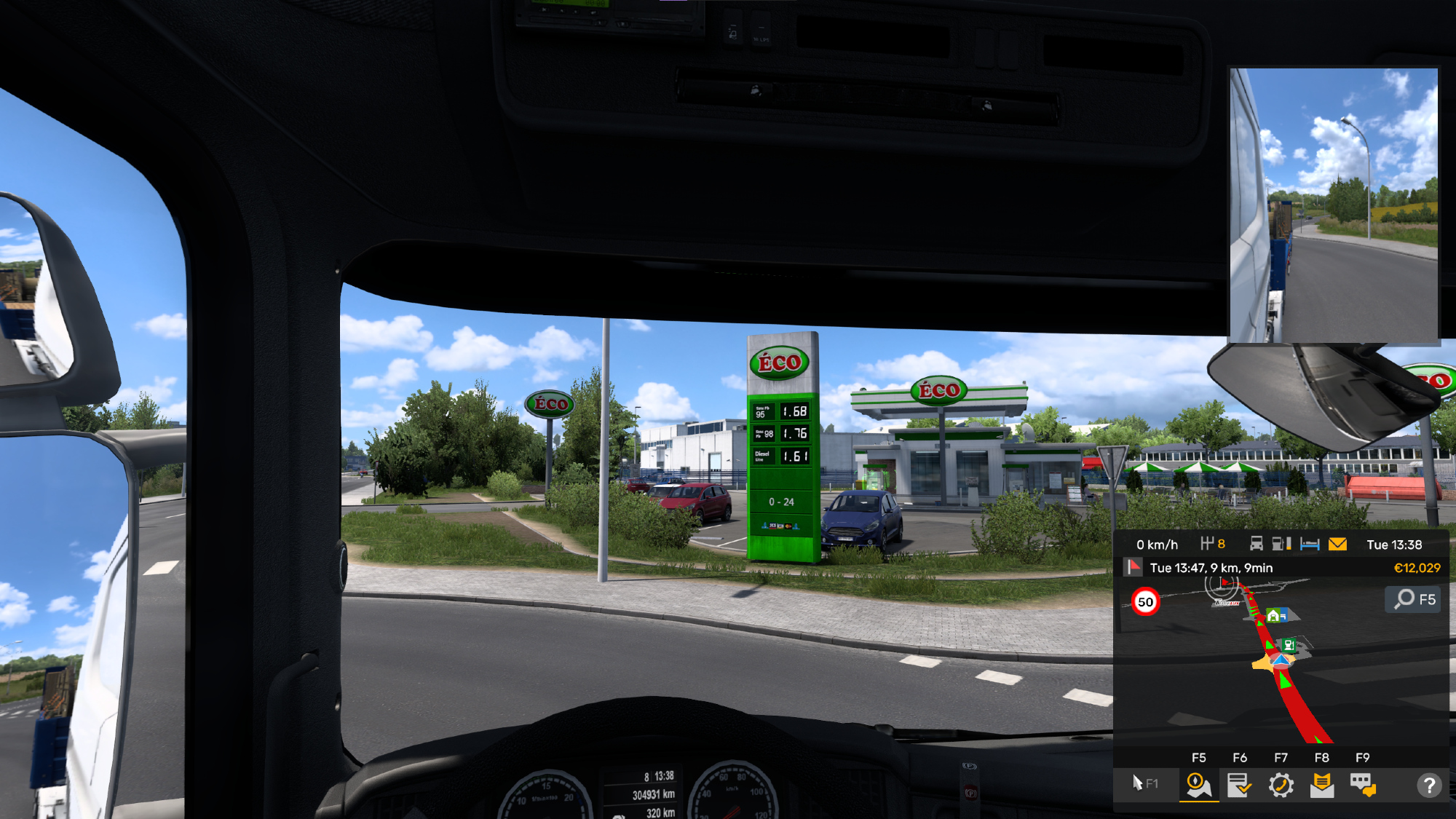1456x819 pixels.
Task: Zoom the GPS map with magnifier button
Action: [x=1413, y=599]
